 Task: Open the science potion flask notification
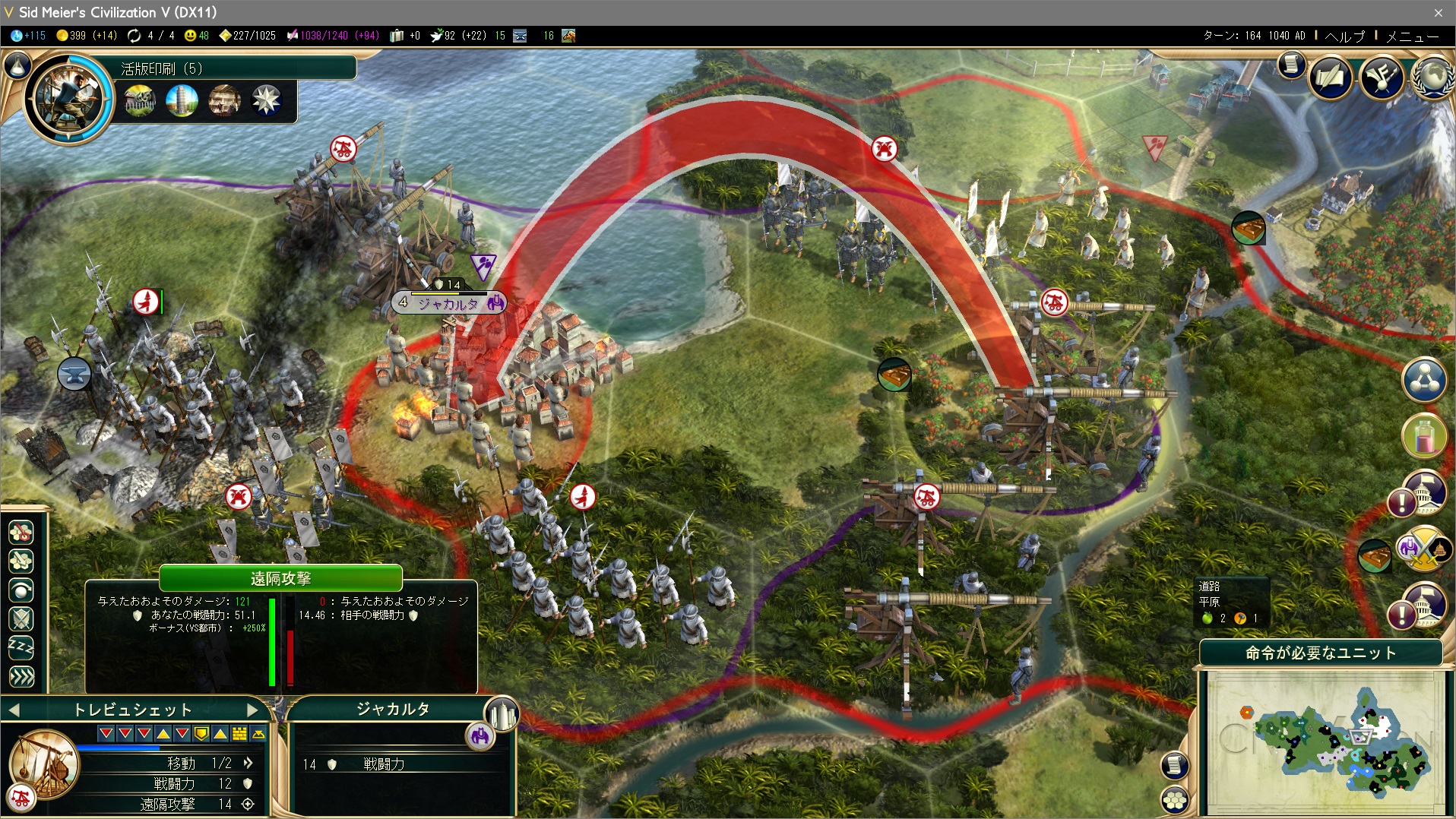(1423, 436)
